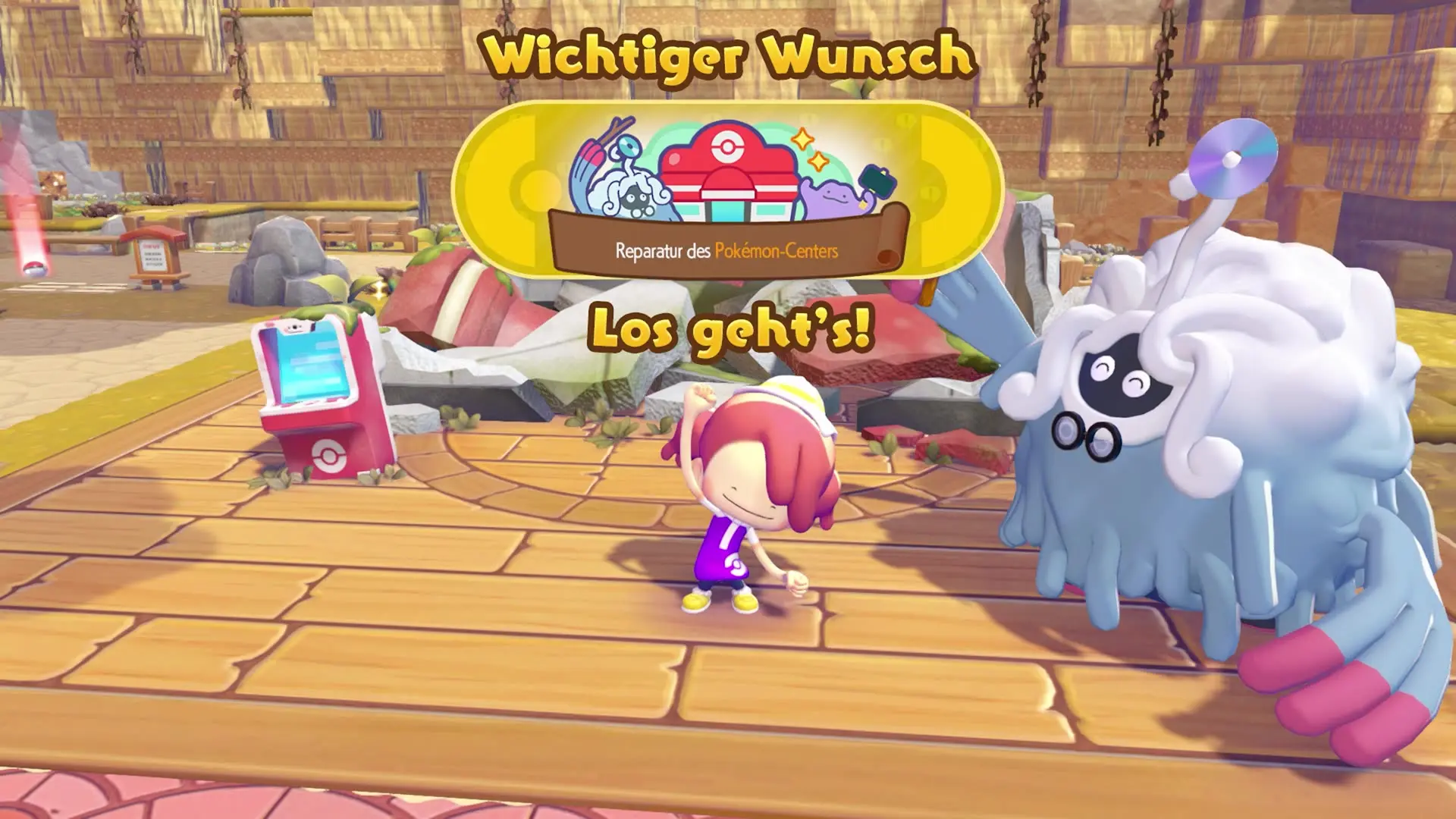Click the red Poké Ball beam on the left edge
The height and width of the screenshot is (819, 1456).
click(34, 258)
